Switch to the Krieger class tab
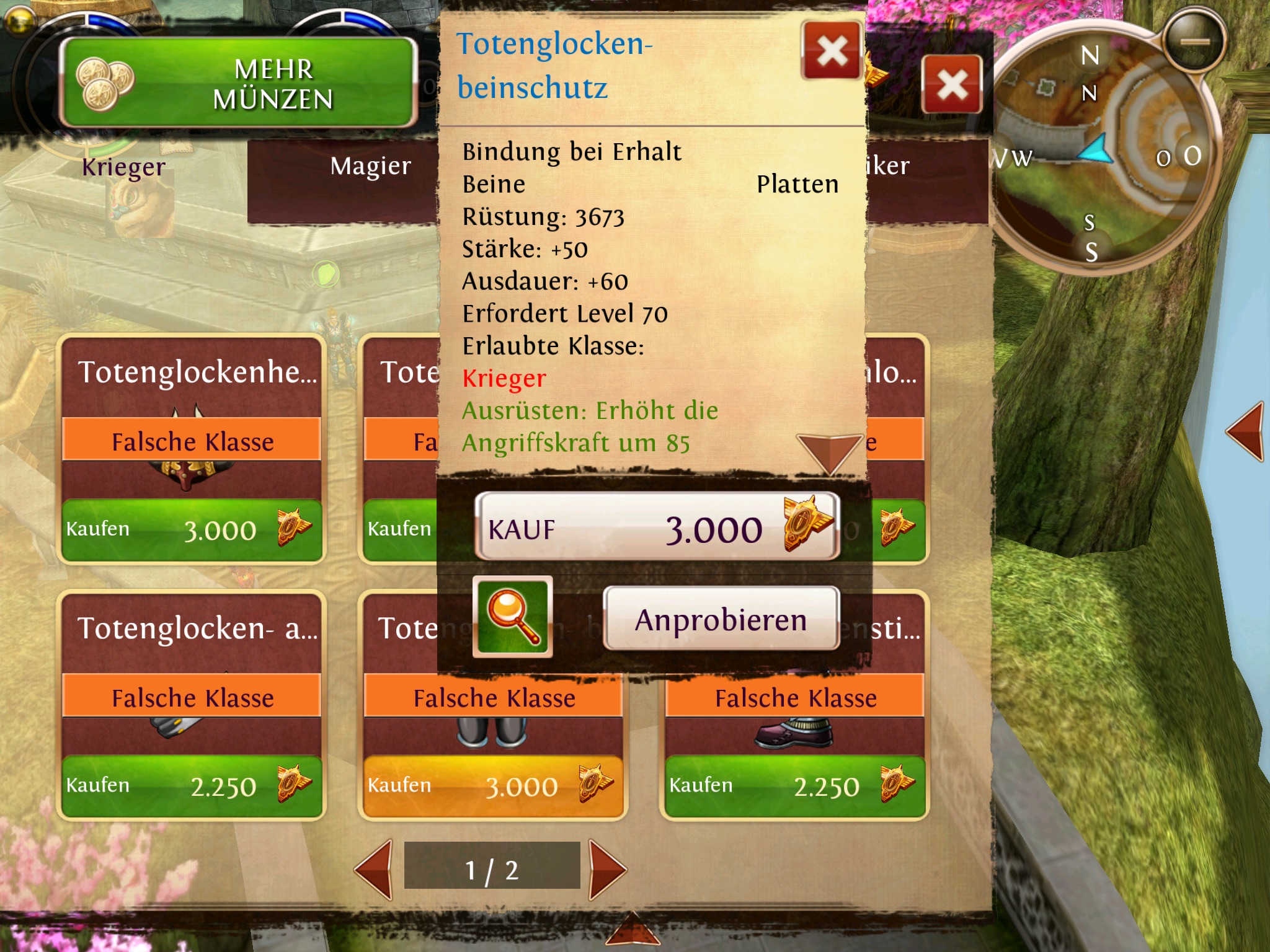Image resolution: width=1270 pixels, height=952 pixels. 124,167
